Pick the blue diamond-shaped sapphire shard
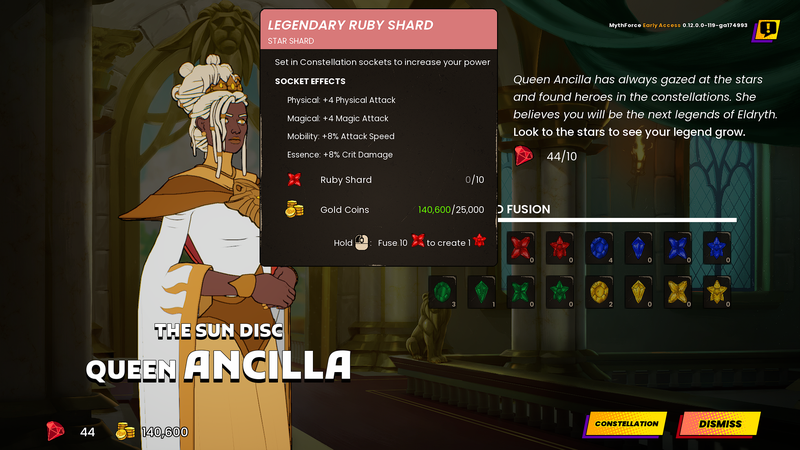 (x=639, y=246)
